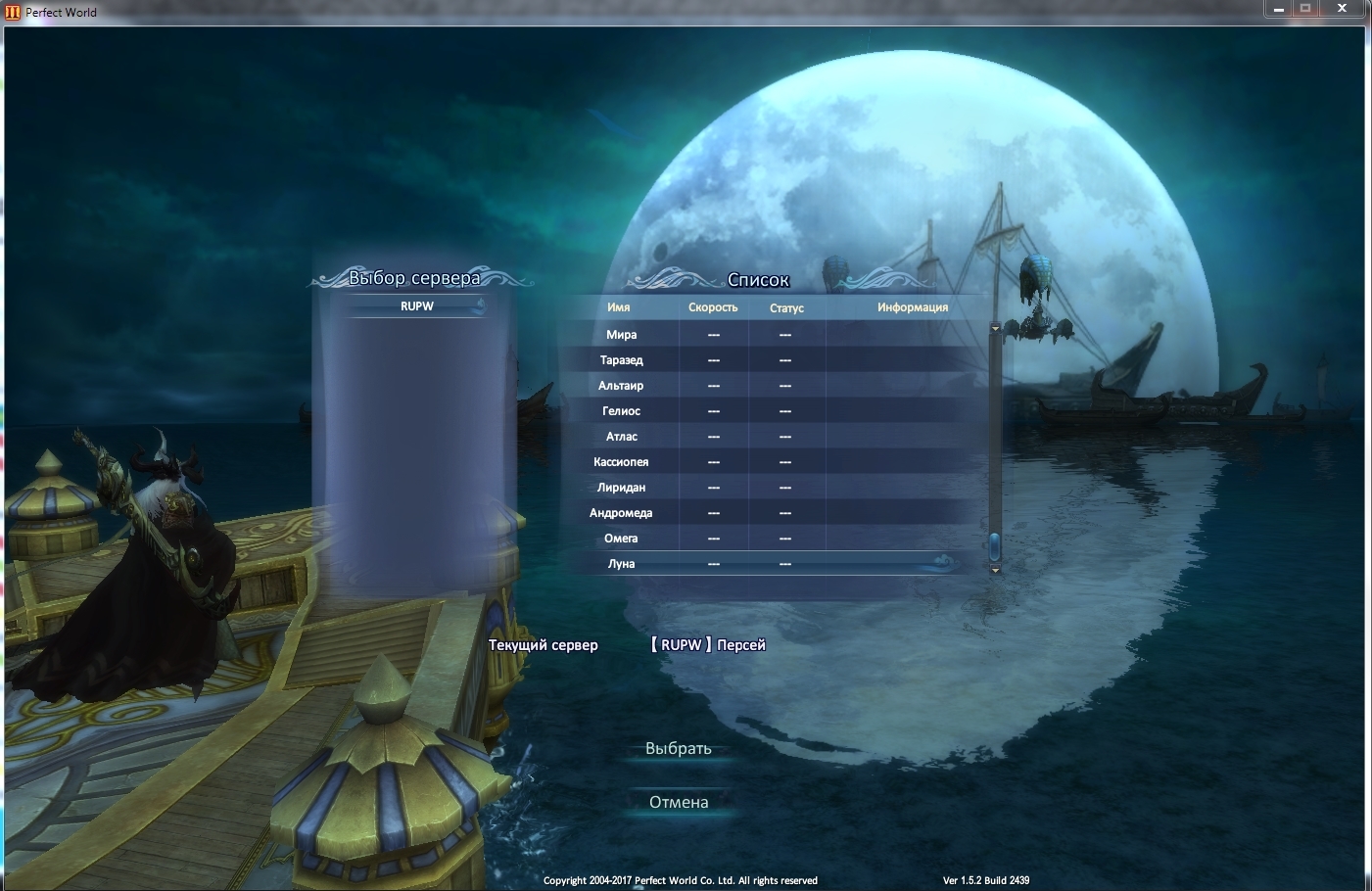Minimize the Perfect World window

point(1278,9)
